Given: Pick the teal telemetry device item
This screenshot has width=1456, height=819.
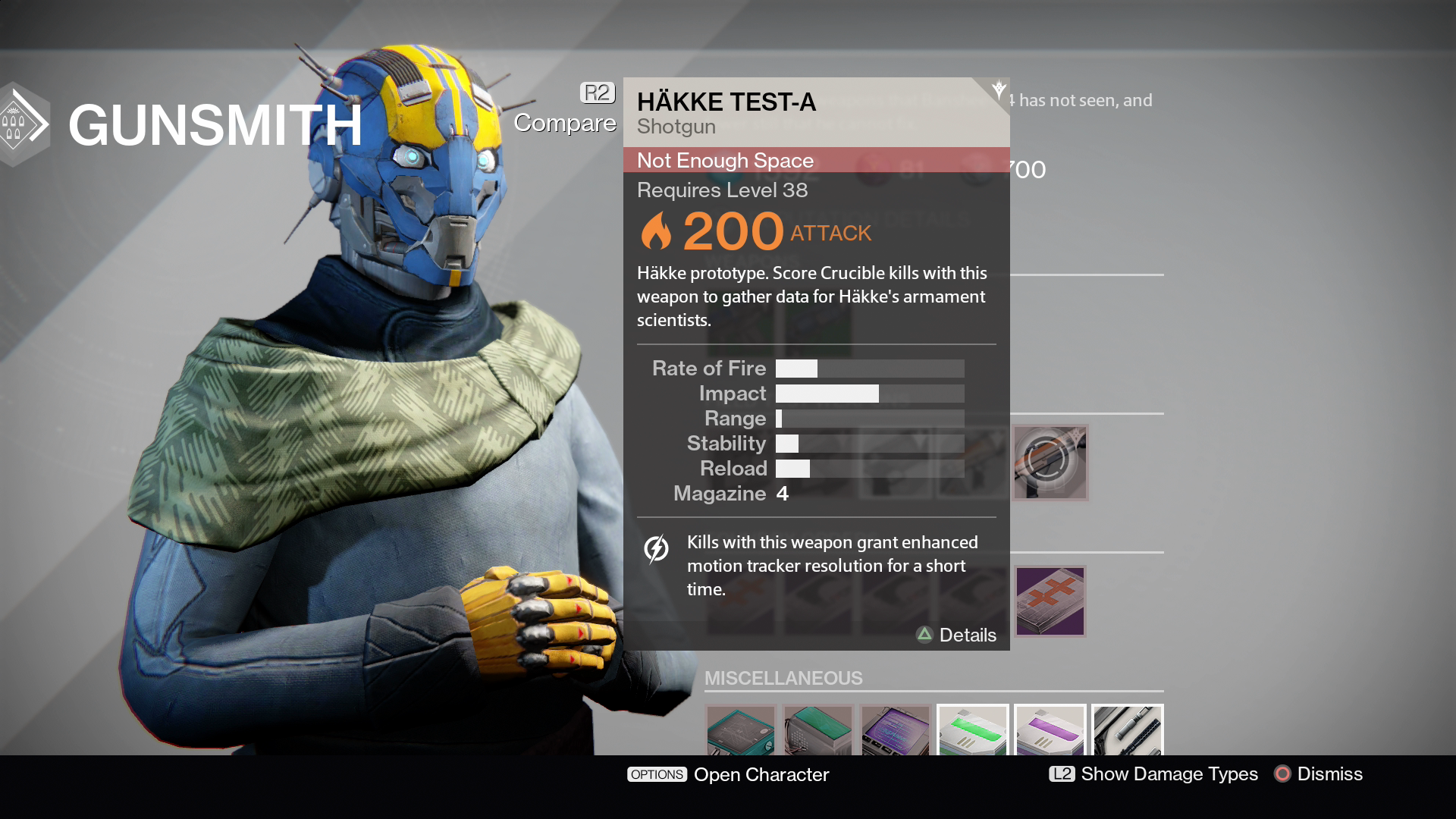Looking at the screenshot, I should tap(741, 731).
